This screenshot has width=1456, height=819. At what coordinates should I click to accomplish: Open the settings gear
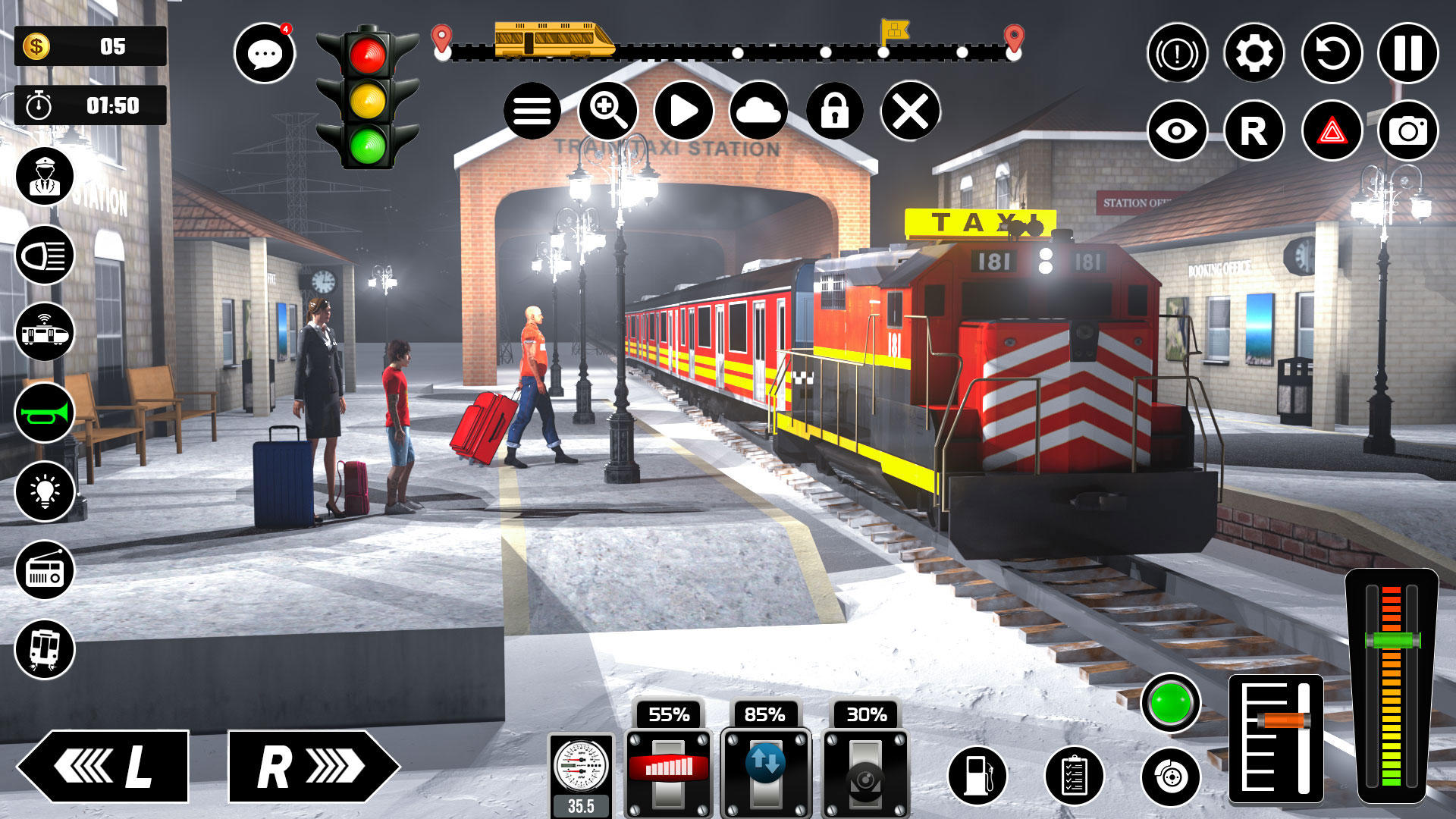coord(1255,53)
